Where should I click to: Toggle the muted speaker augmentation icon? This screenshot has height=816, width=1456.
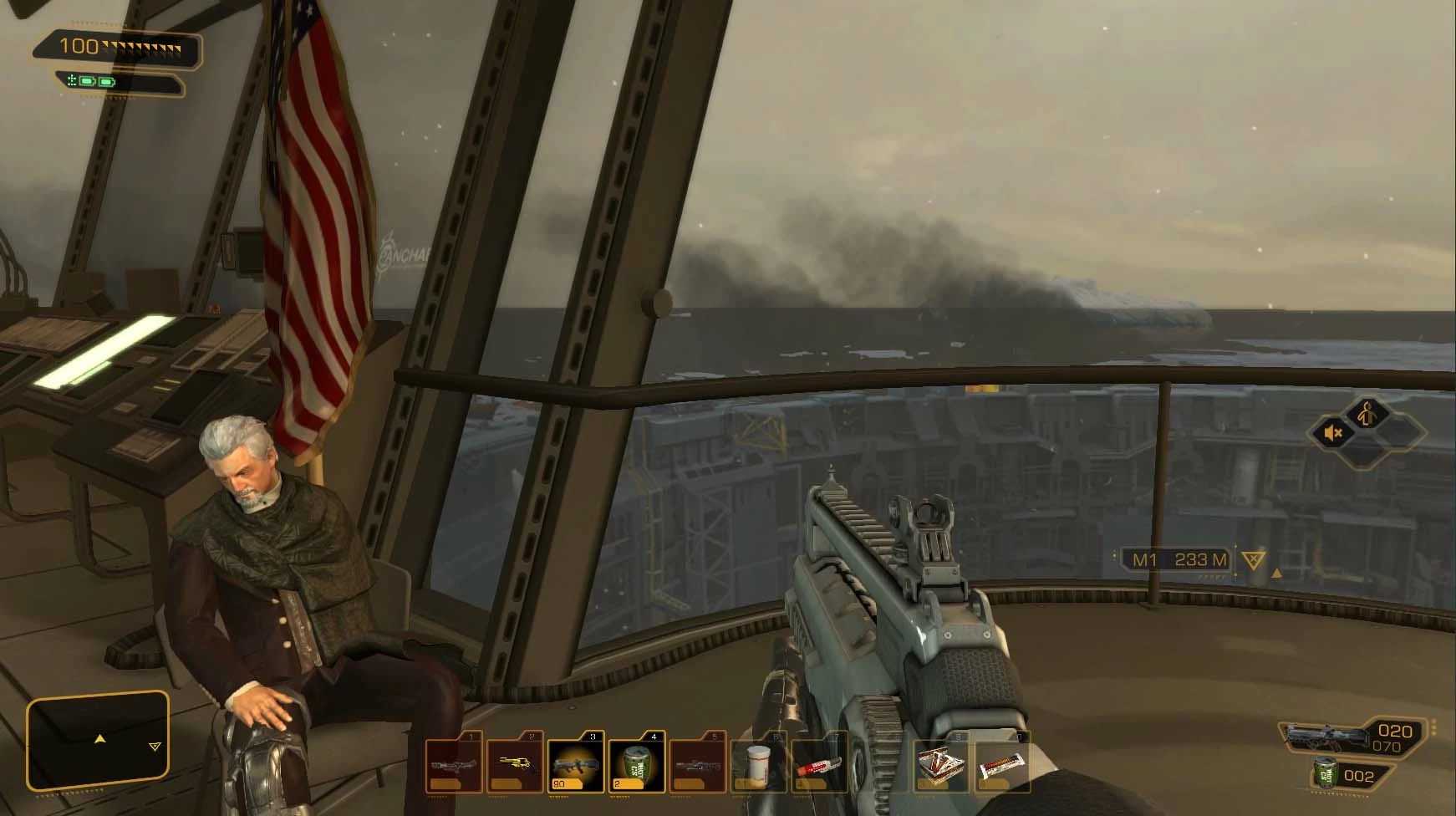click(x=1334, y=433)
